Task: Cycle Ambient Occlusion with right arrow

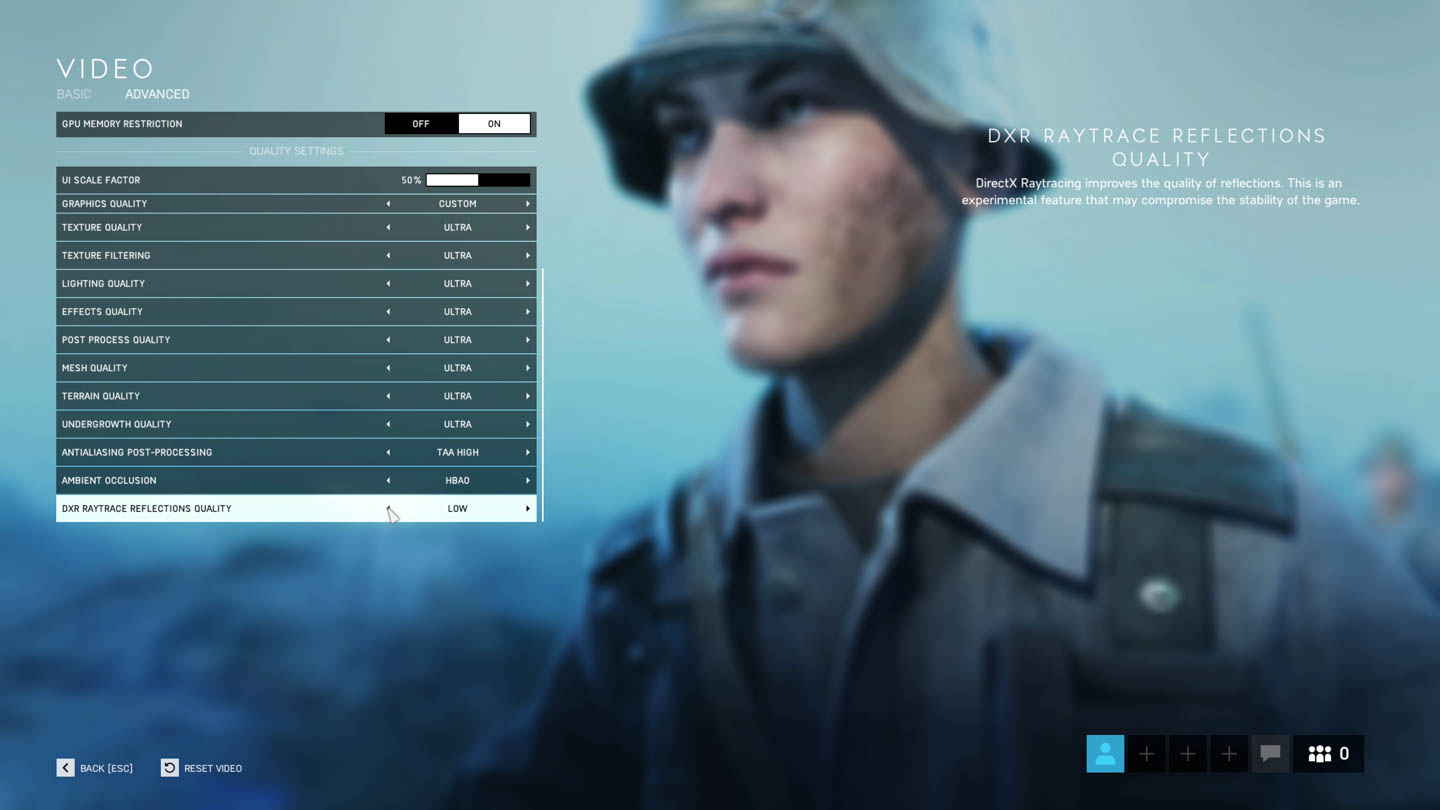Action: 528,480
